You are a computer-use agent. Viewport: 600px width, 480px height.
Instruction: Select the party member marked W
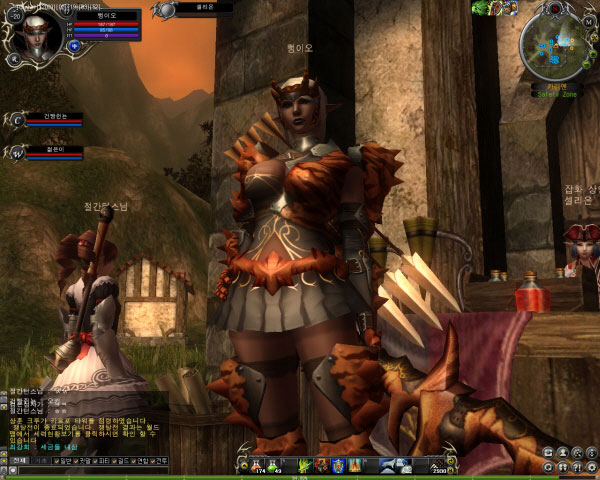17,153
